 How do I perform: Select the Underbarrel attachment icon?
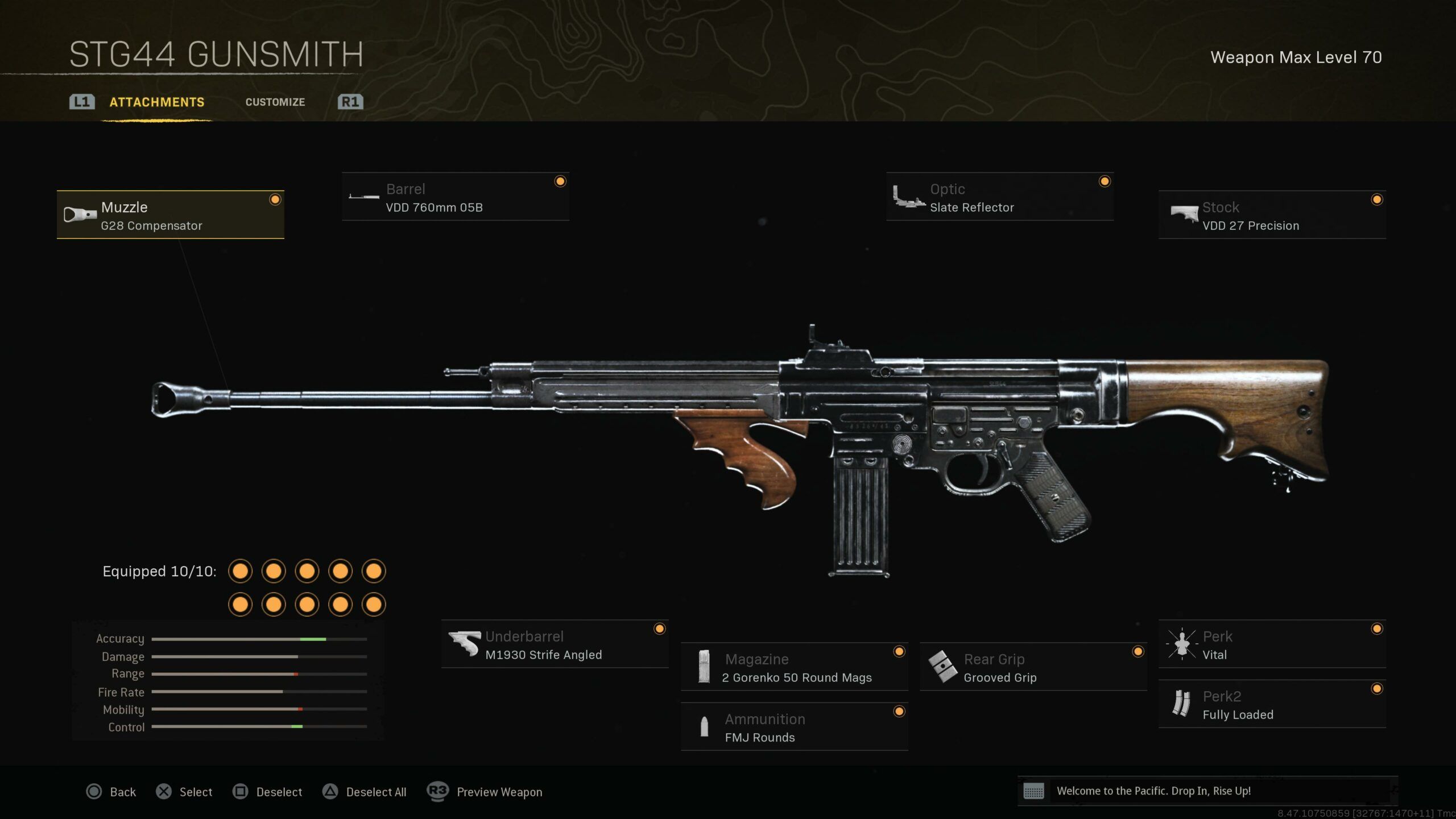(465, 644)
